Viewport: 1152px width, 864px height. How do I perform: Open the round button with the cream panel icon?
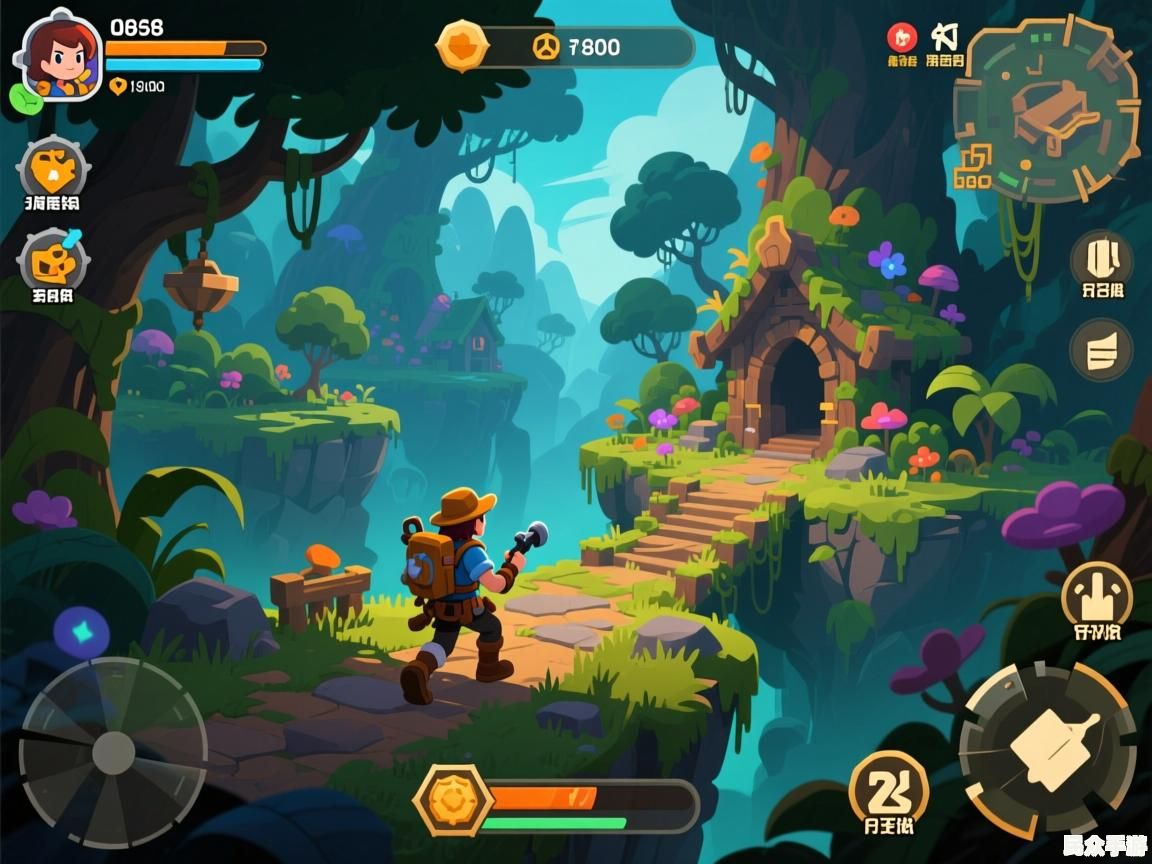[1101, 258]
